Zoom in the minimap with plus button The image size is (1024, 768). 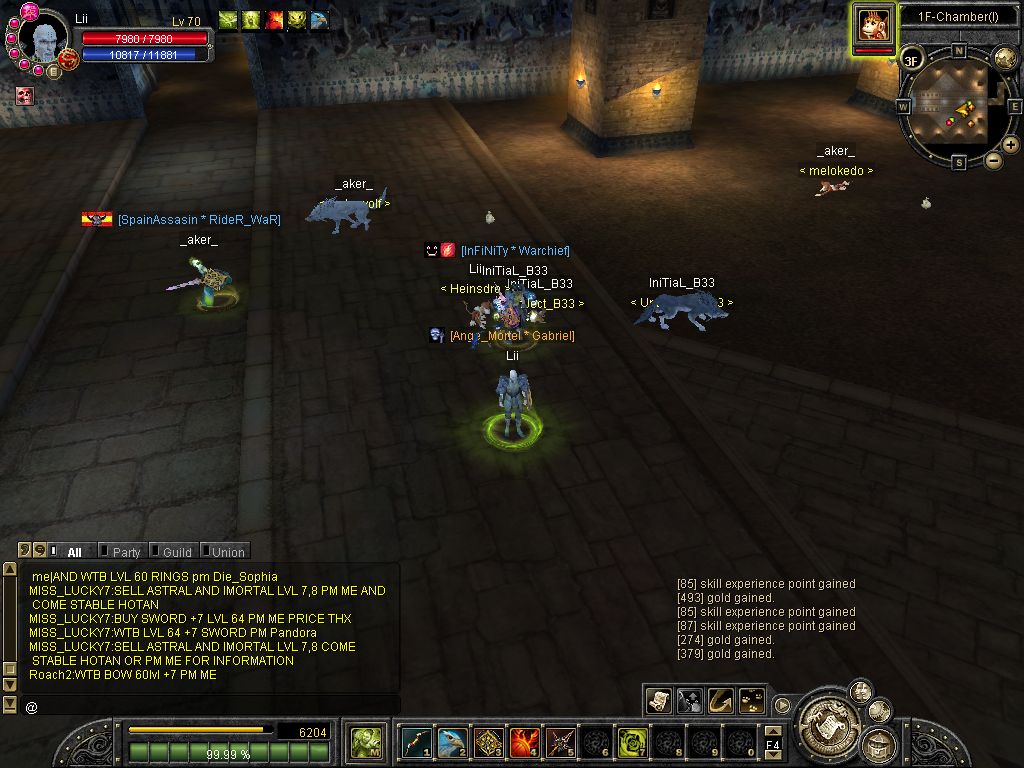coord(1010,145)
